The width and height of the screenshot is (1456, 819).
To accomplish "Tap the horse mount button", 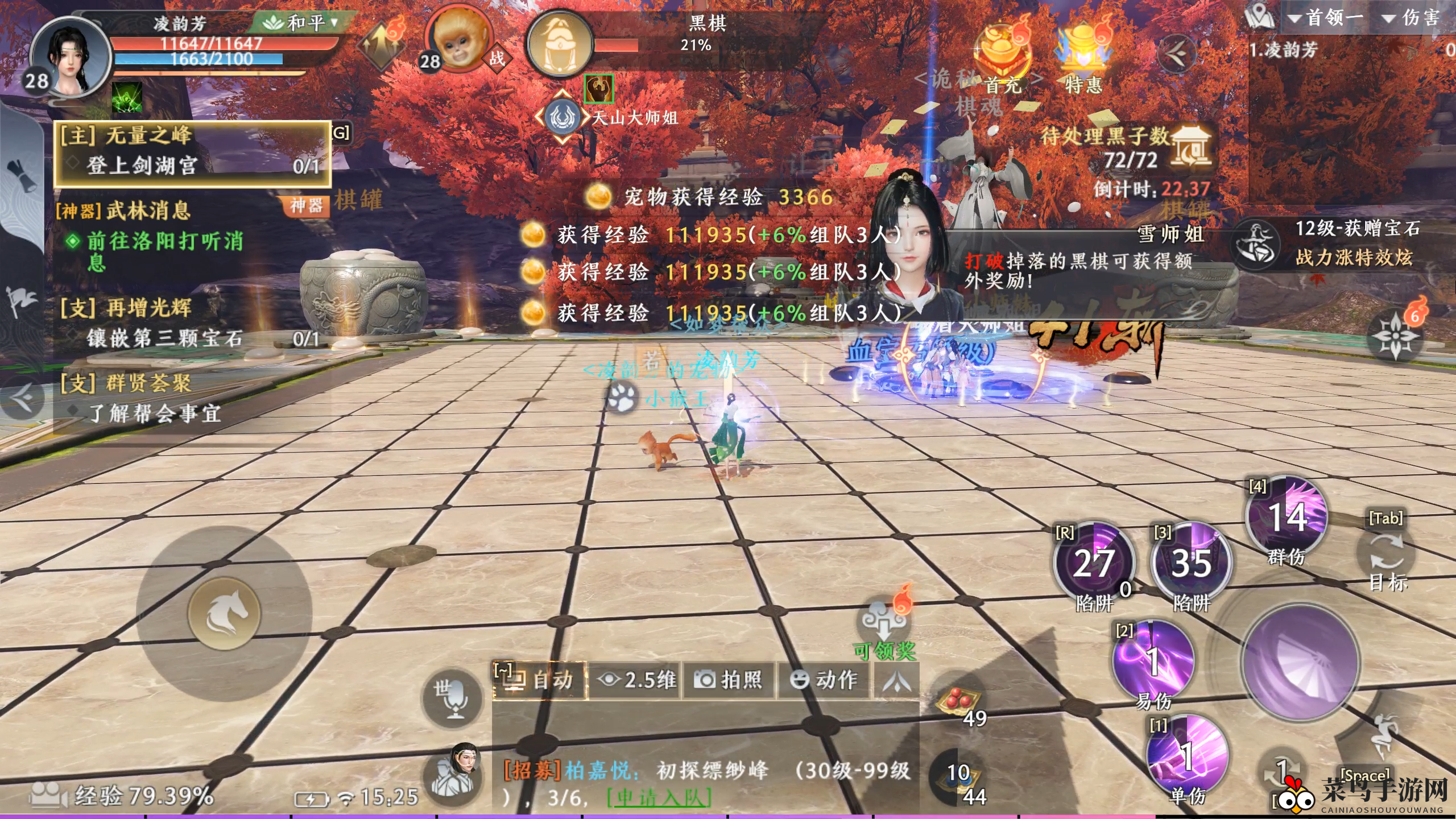I will click(x=224, y=613).
